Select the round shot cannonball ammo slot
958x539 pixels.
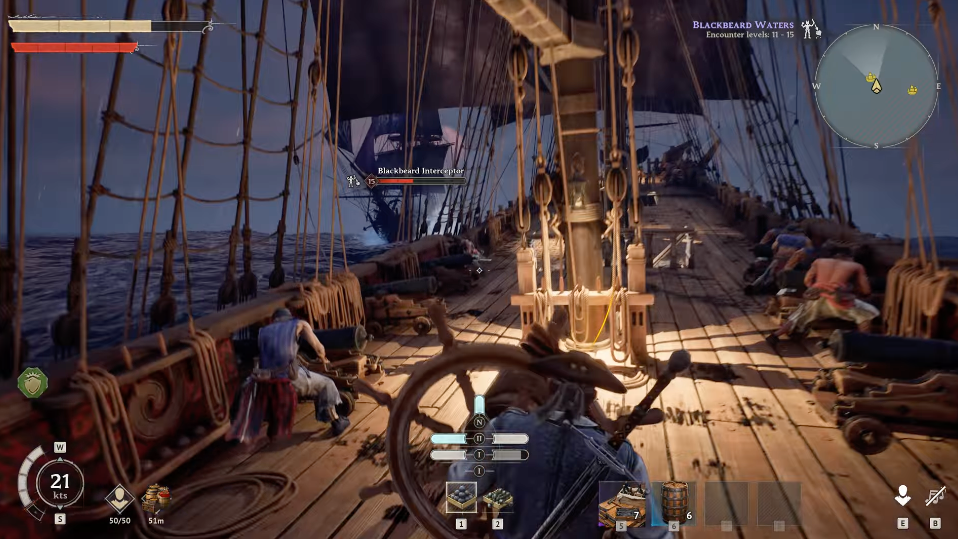pyautogui.click(x=461, y=498)
